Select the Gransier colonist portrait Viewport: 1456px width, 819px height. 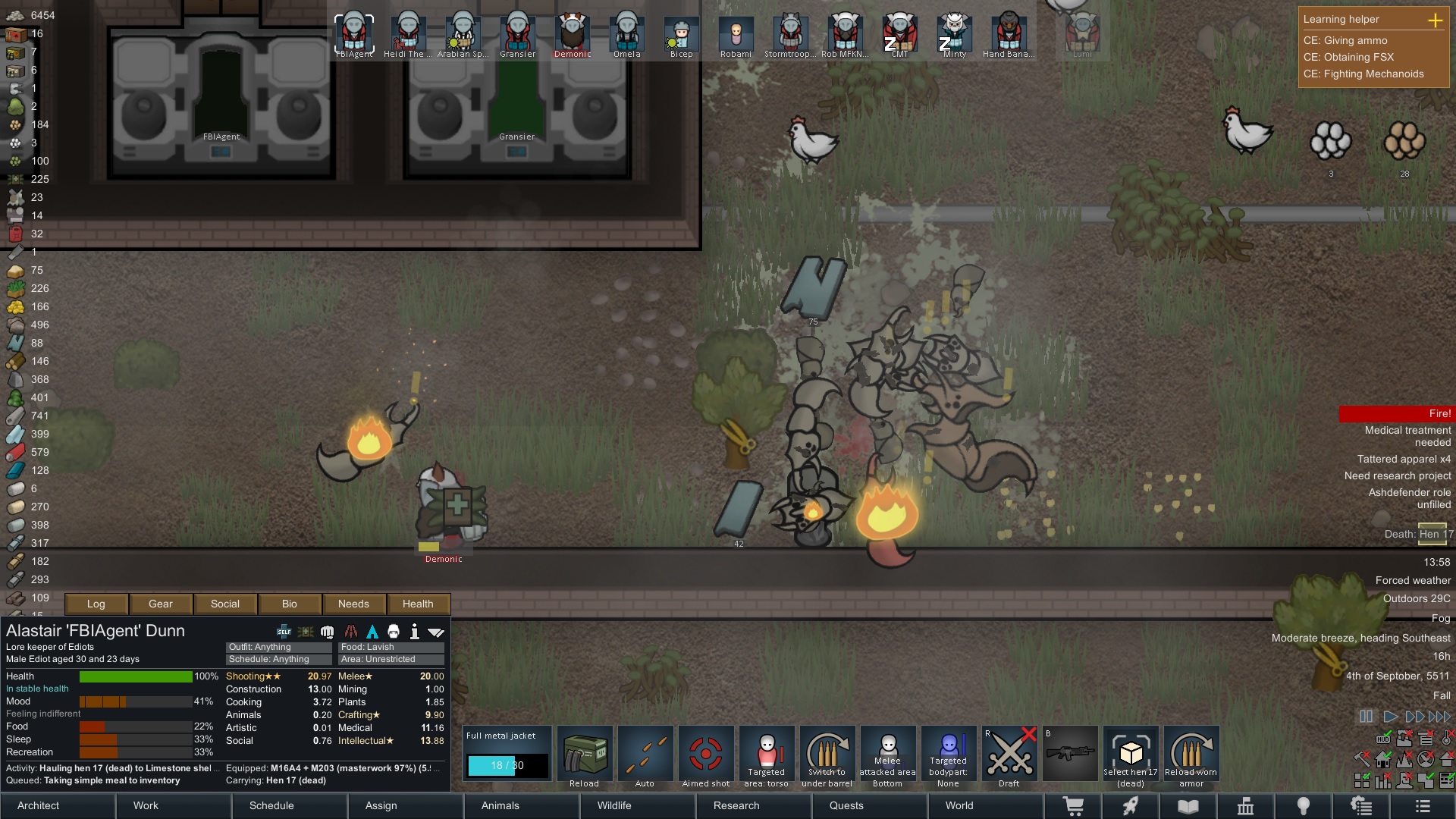click(518, 35)
